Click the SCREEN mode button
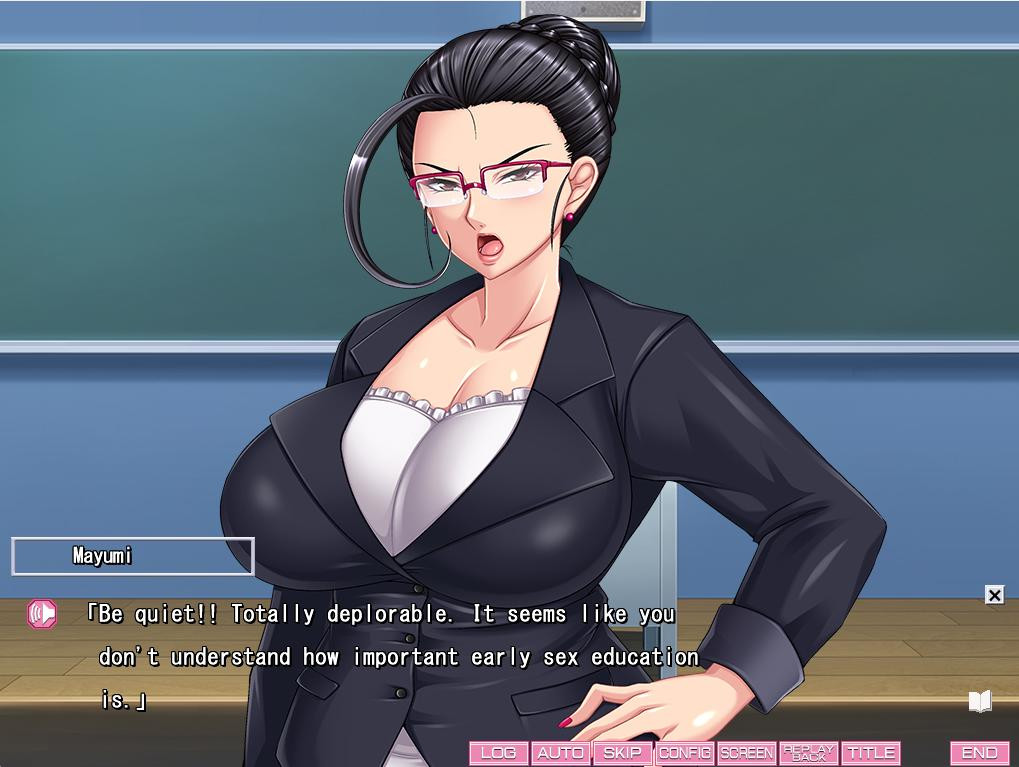 (747, 753)
